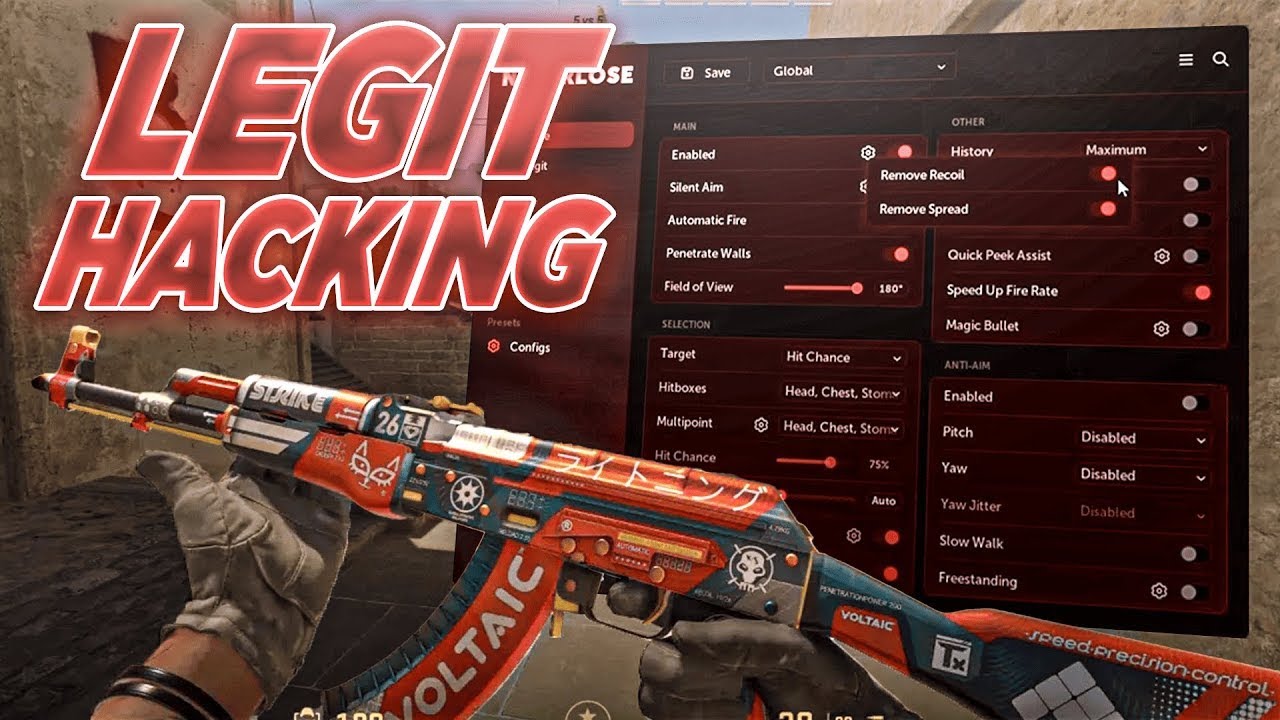Open the hamburger menu icon
This screenshot has height=720, width=1280.
(x=1186, y=60)
